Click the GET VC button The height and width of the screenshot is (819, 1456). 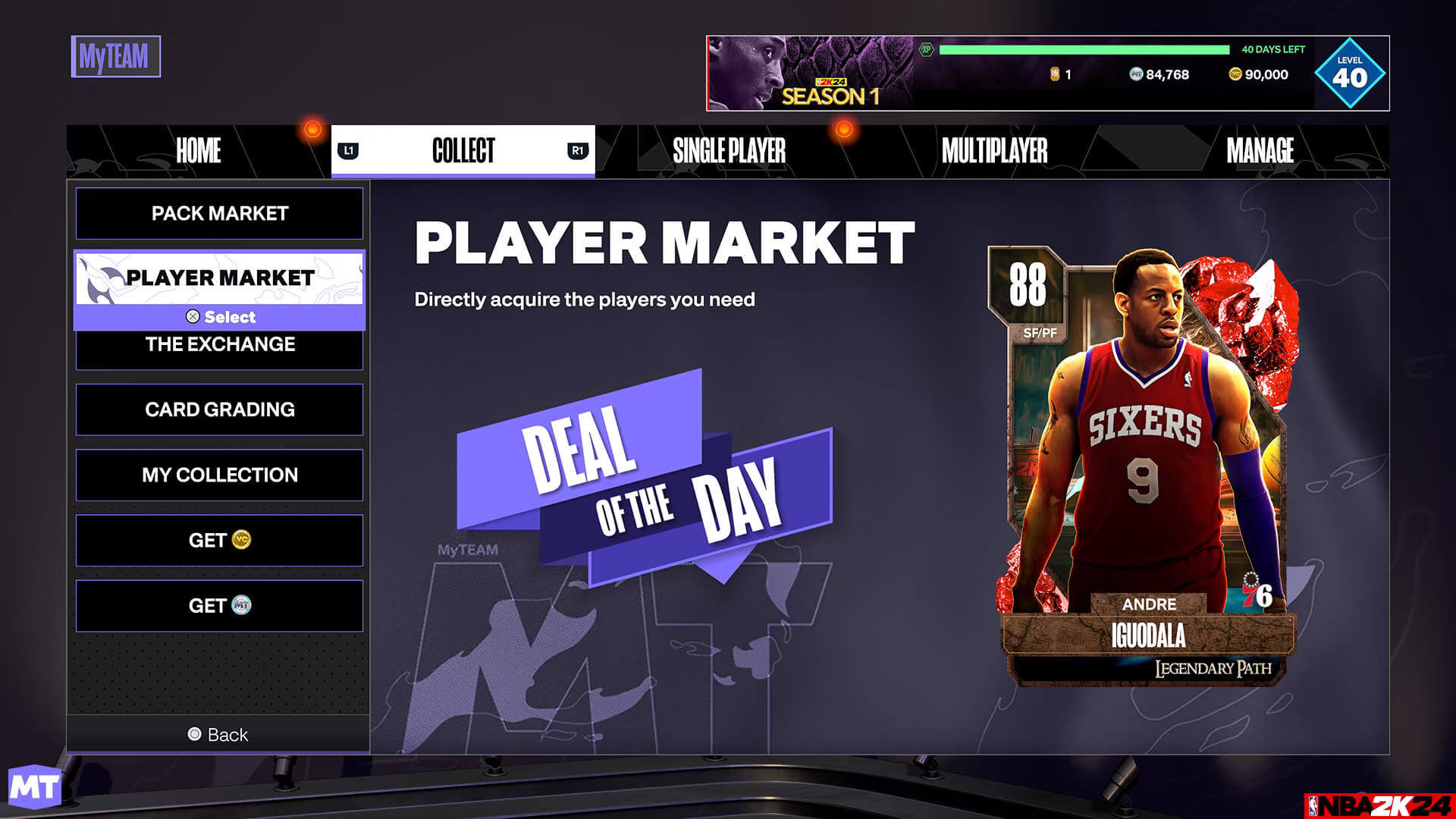coord(218,540)
